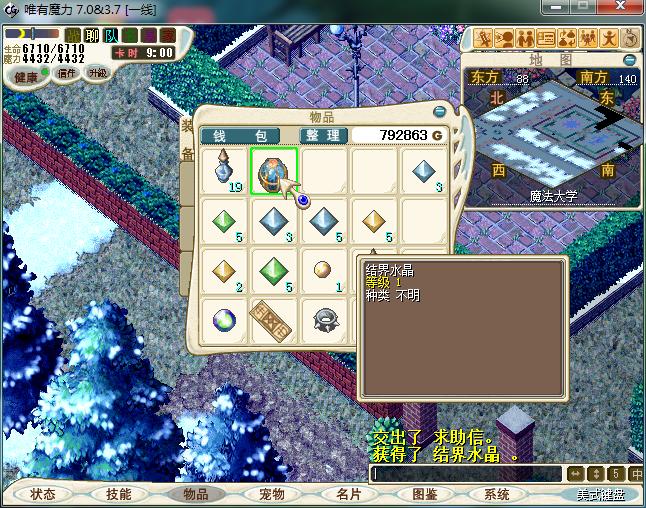Image resolution: width=646 pixels, height=508 pixels.
Task: Open the 宠物 (Pets) menu
Action: tap(271, 494)
